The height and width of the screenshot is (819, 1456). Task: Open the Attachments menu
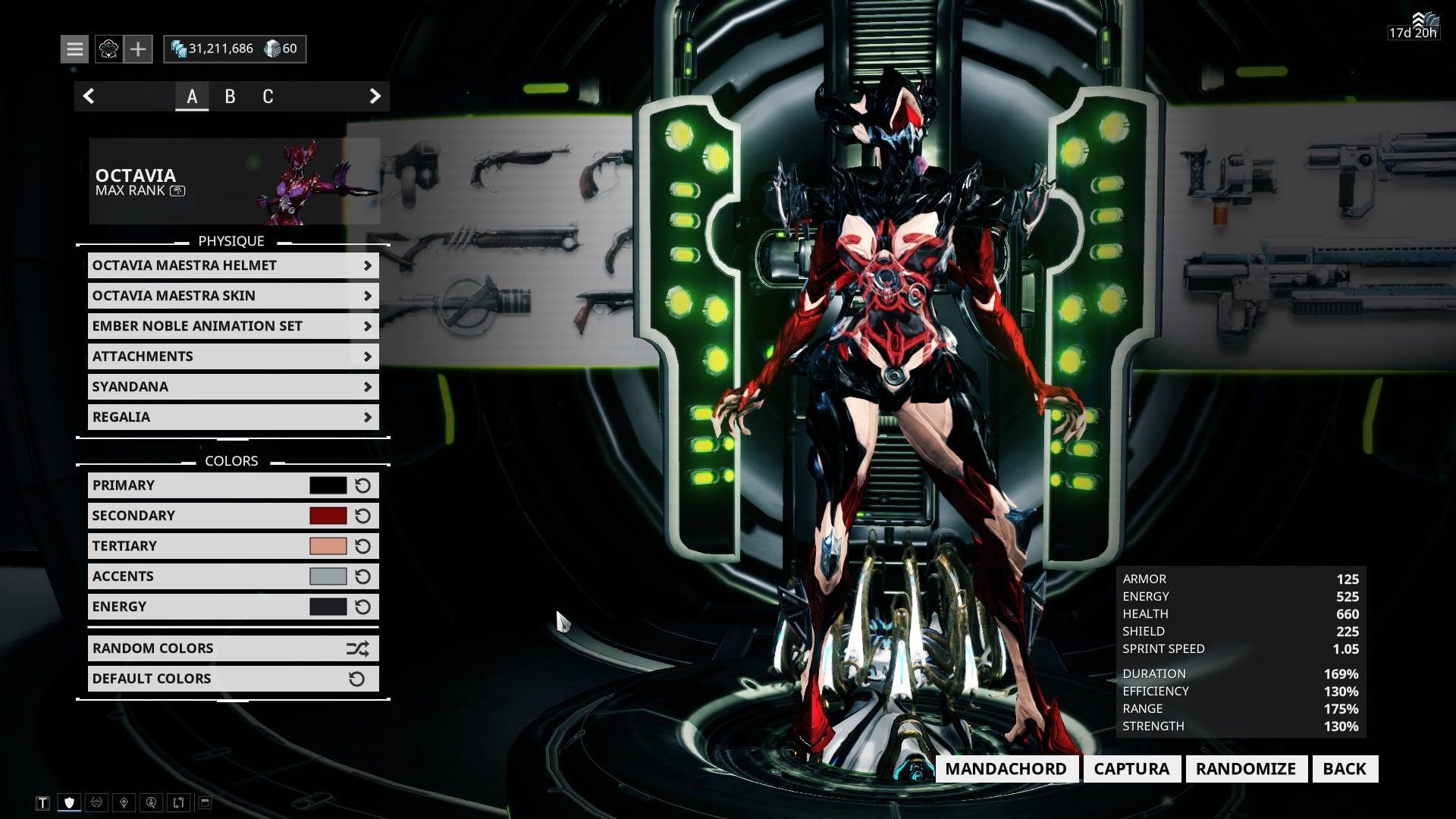pos(233,356)
